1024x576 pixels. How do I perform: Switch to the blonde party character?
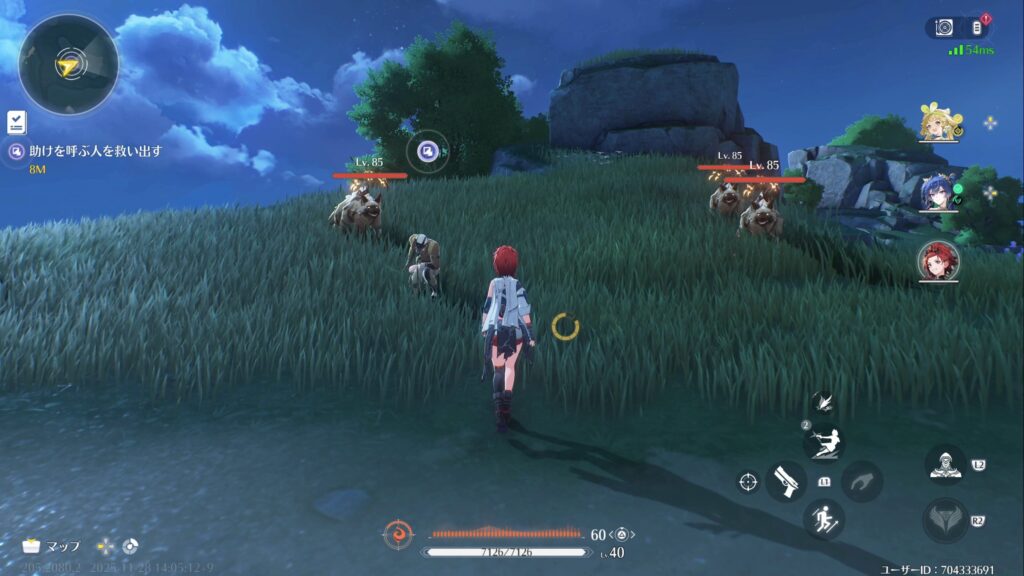tap(938, 124)
